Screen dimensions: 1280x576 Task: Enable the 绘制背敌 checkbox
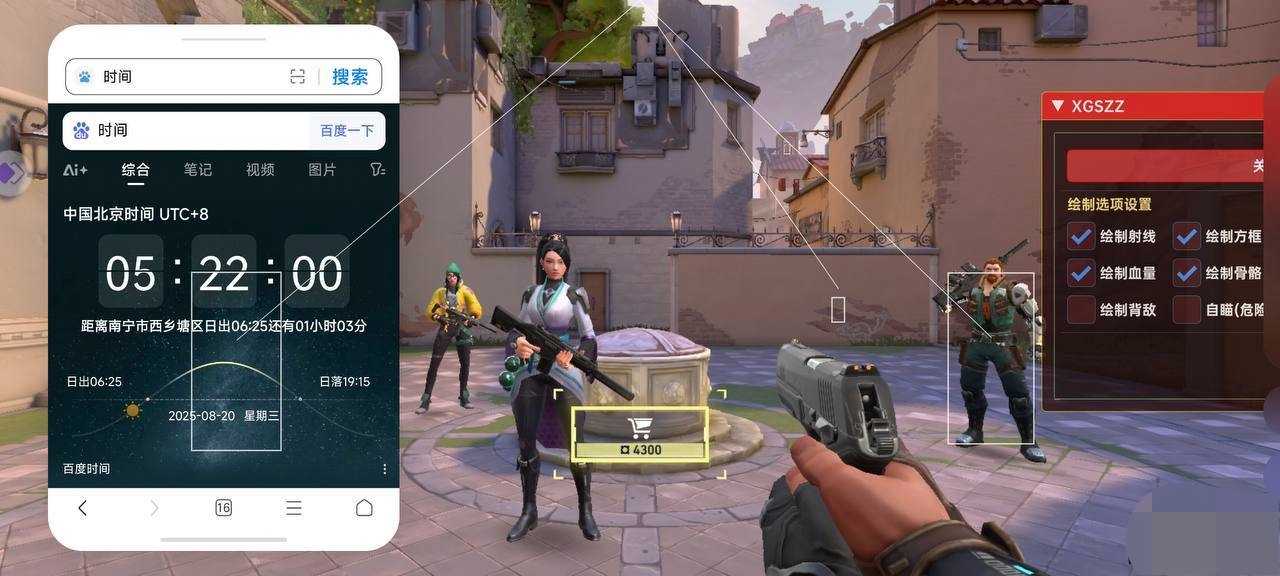click(x=1081, y=310)
